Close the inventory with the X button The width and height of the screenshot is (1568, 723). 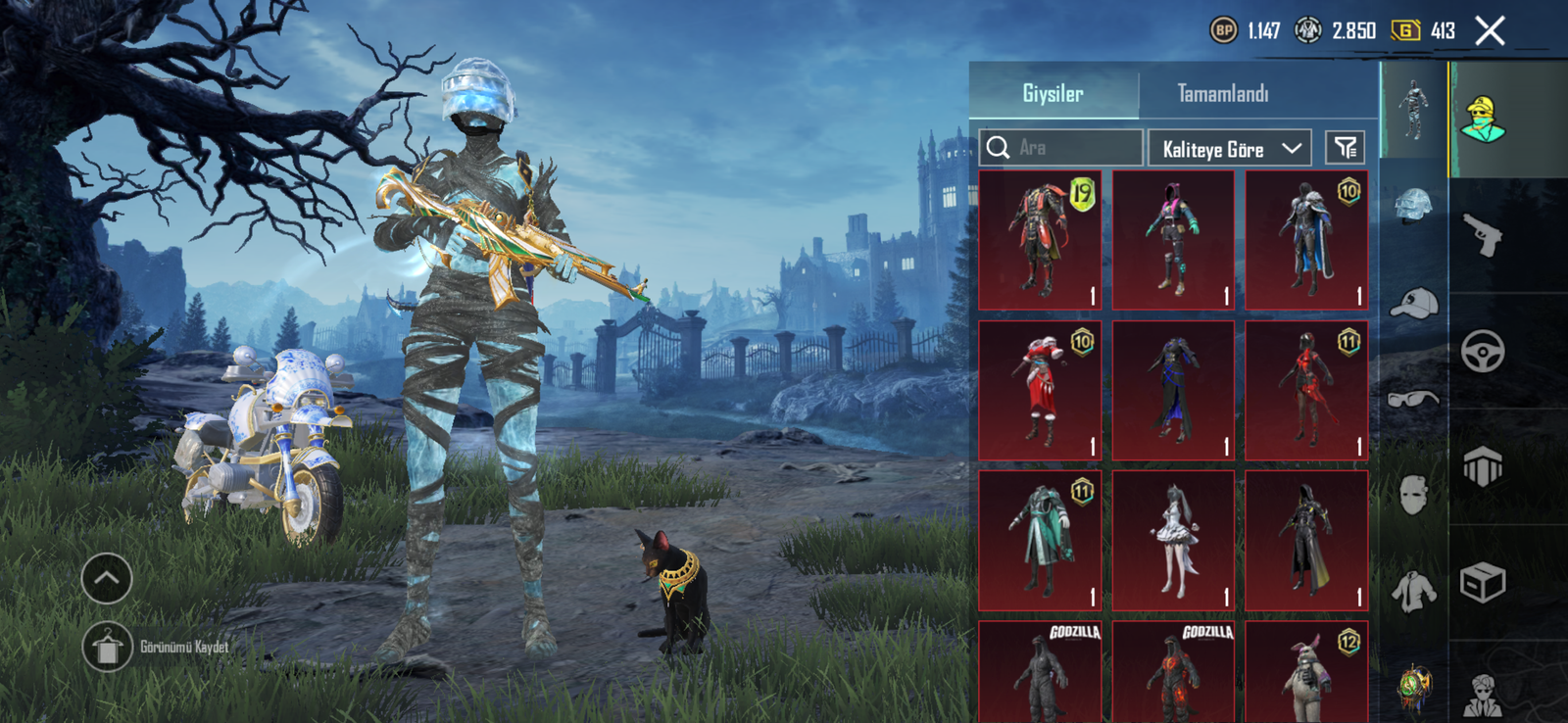tap(1490, 31)
